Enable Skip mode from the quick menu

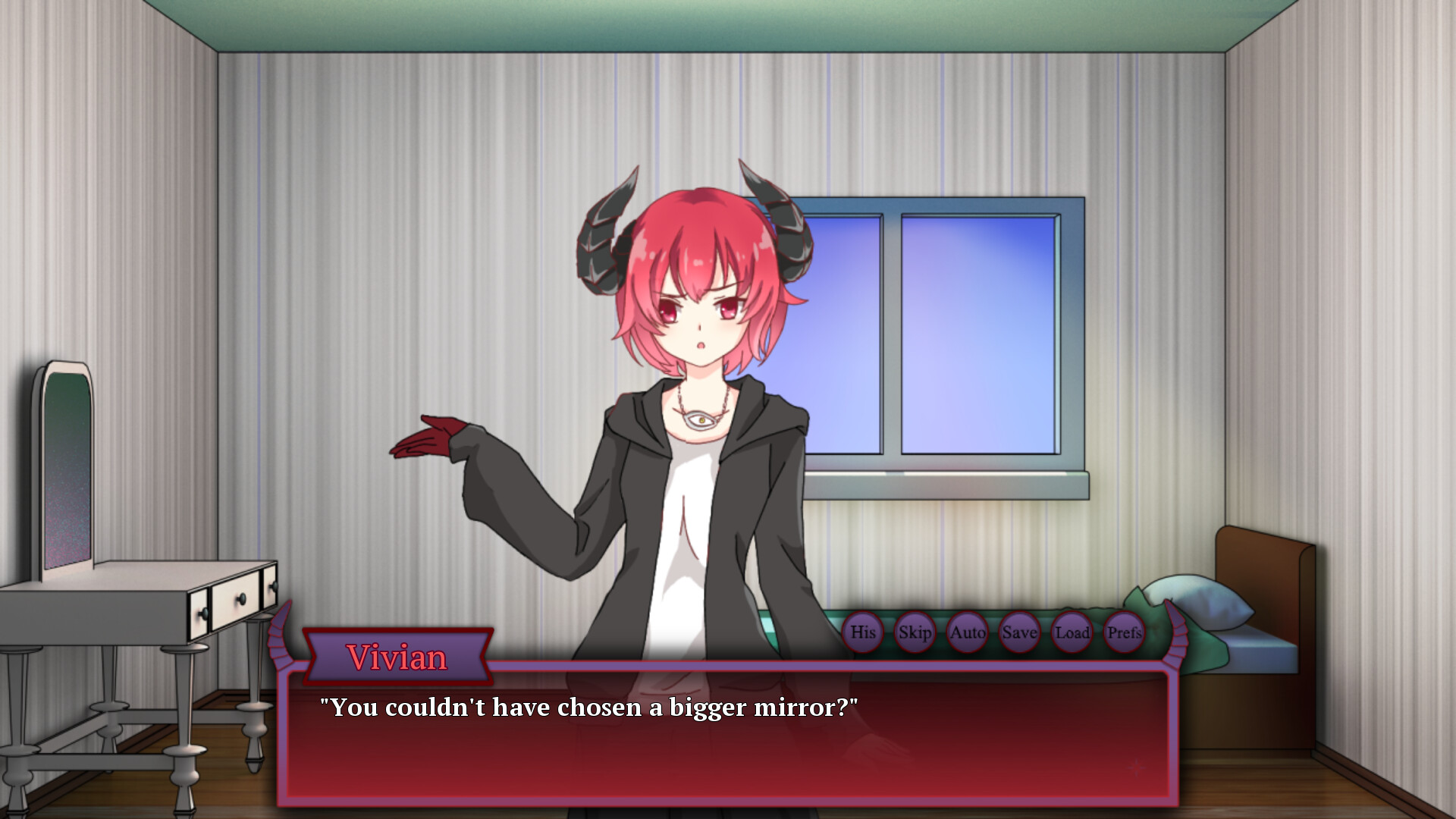point(915,631)
